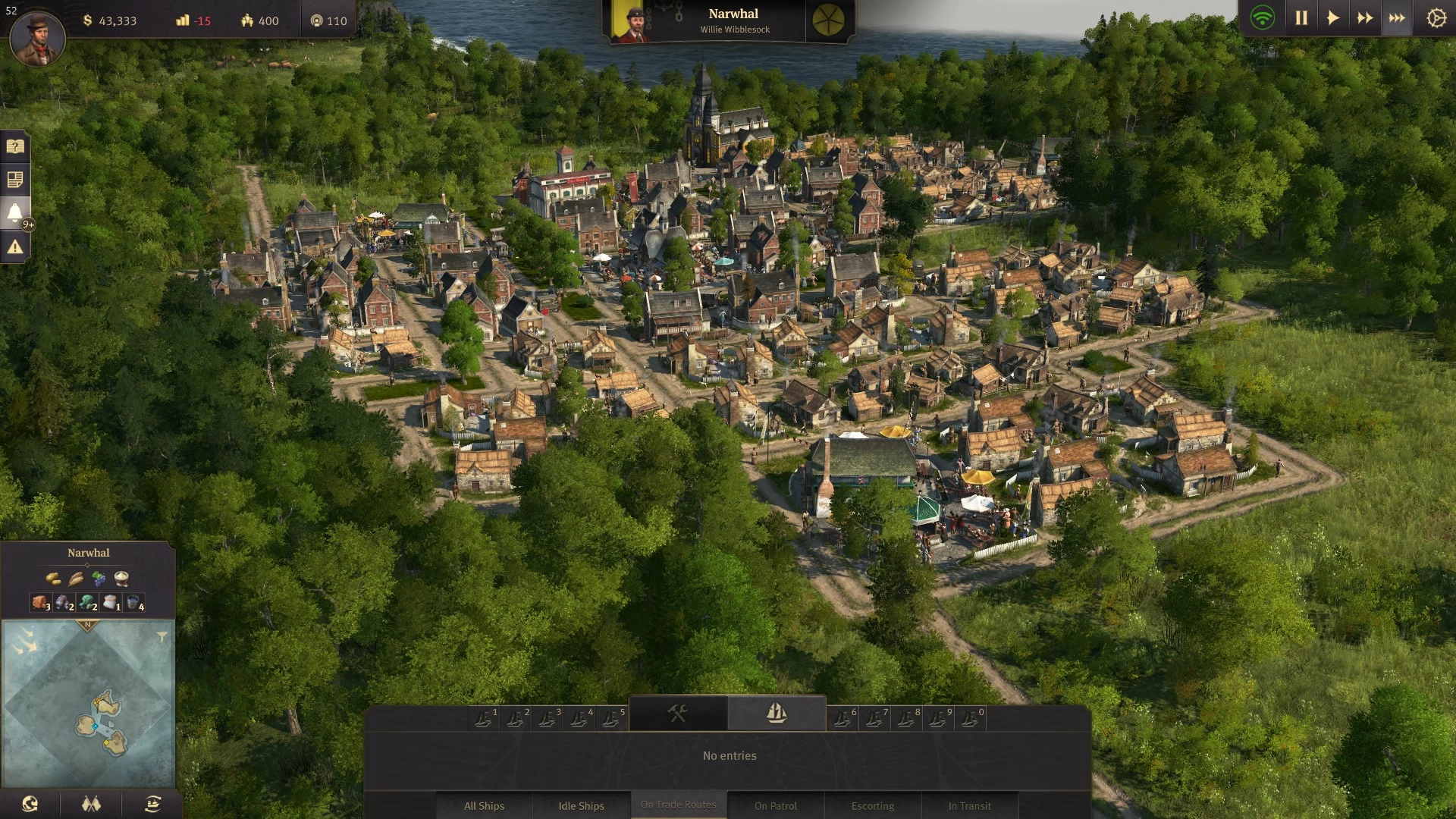Show Idle Ships in the fleet list

582,805
